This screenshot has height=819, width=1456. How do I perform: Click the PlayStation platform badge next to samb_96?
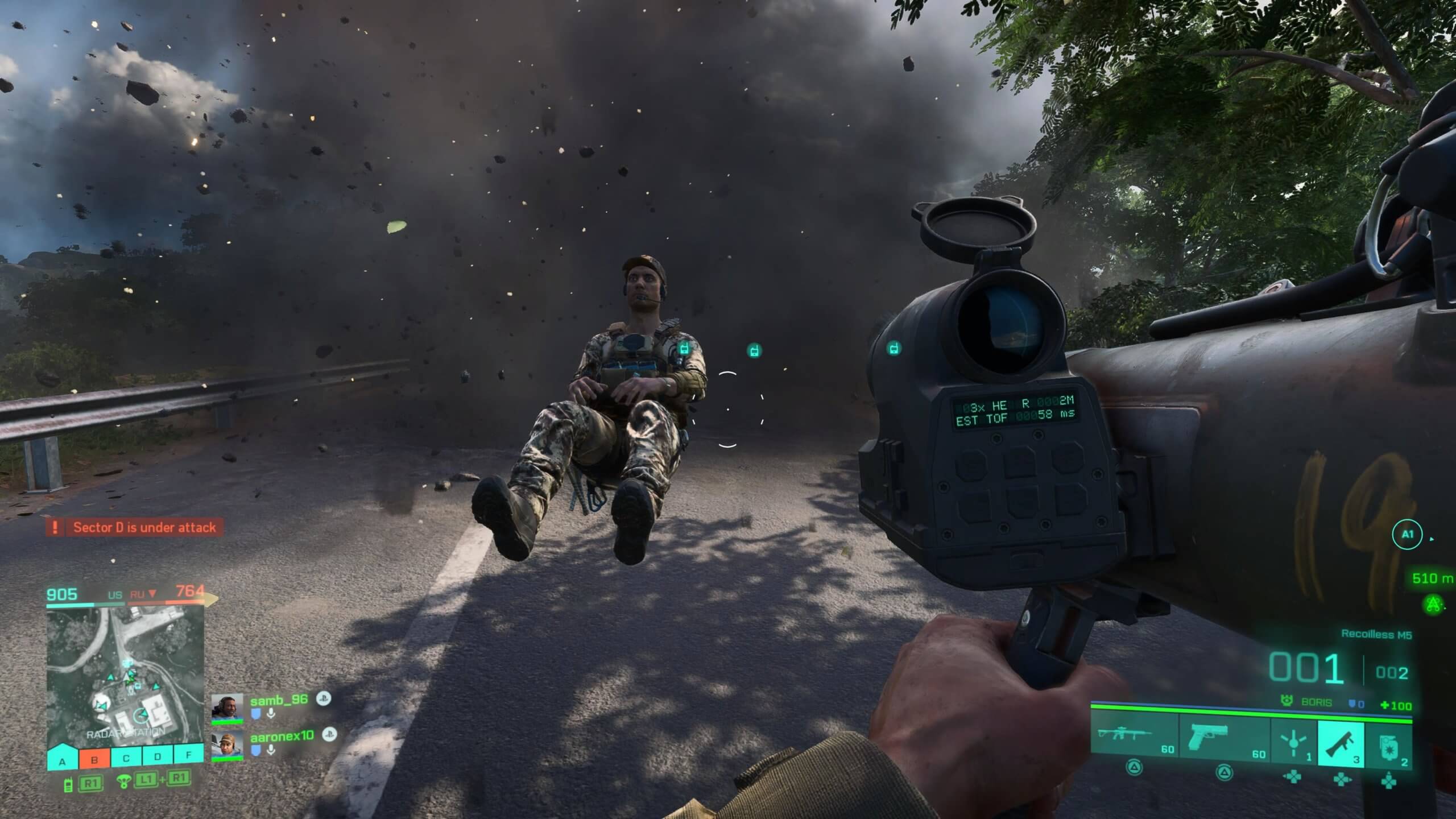point(325,700)
